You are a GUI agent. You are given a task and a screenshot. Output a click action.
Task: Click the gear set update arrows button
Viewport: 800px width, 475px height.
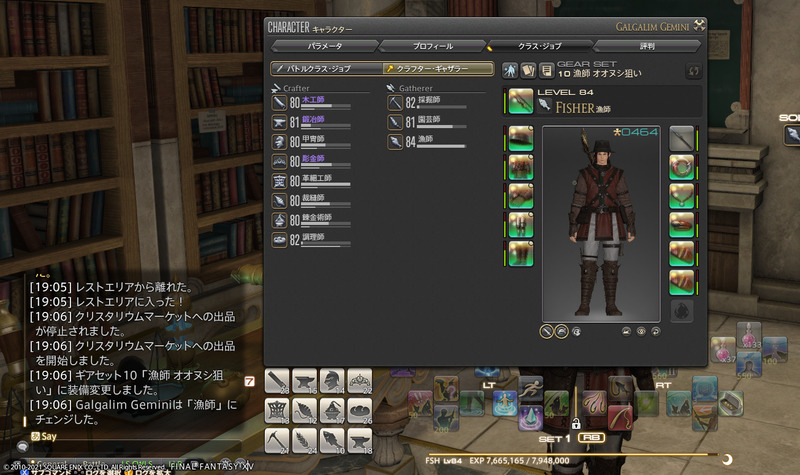point(692,70)
